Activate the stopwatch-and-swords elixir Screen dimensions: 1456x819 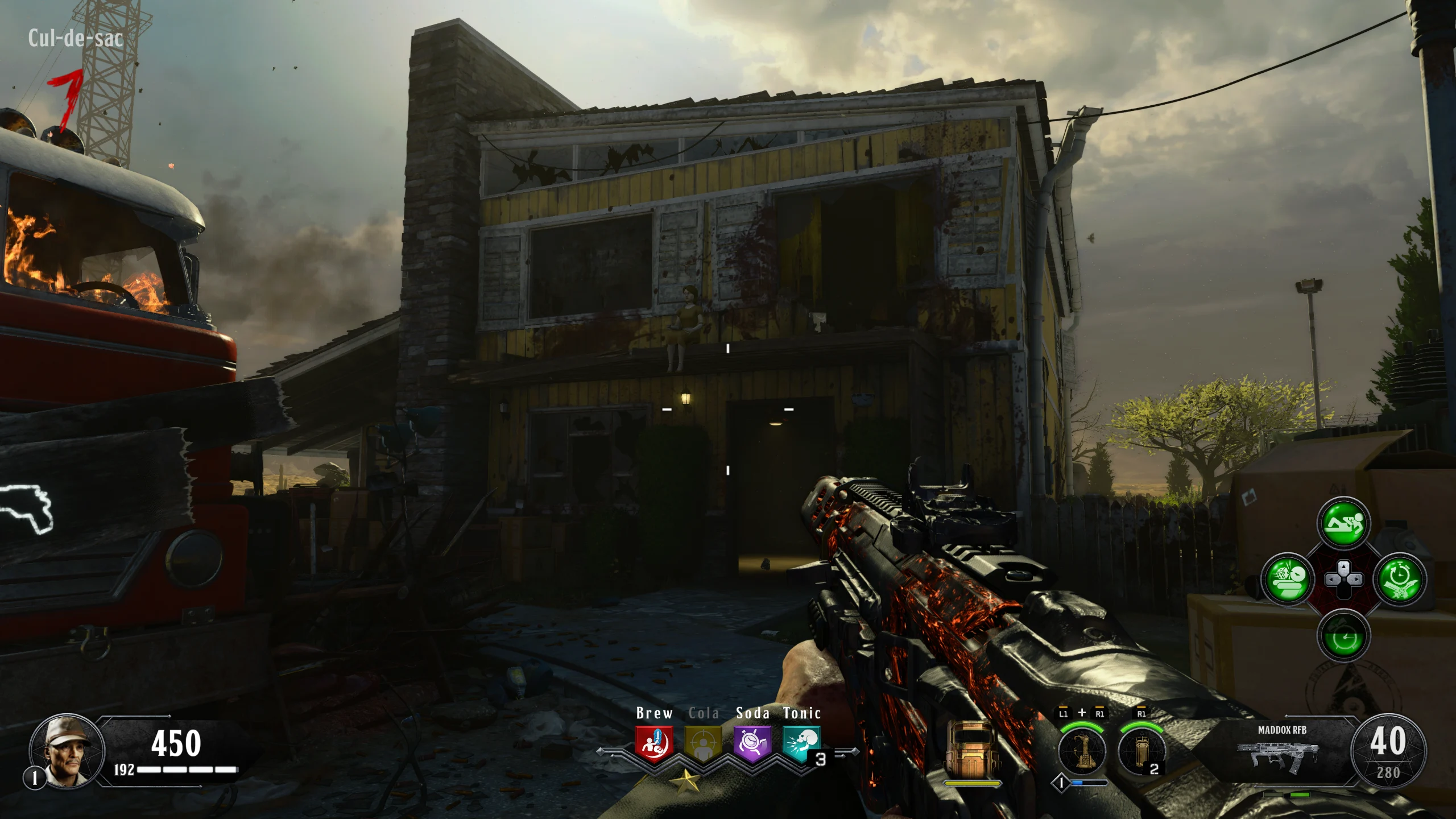tap(1399, 579)
